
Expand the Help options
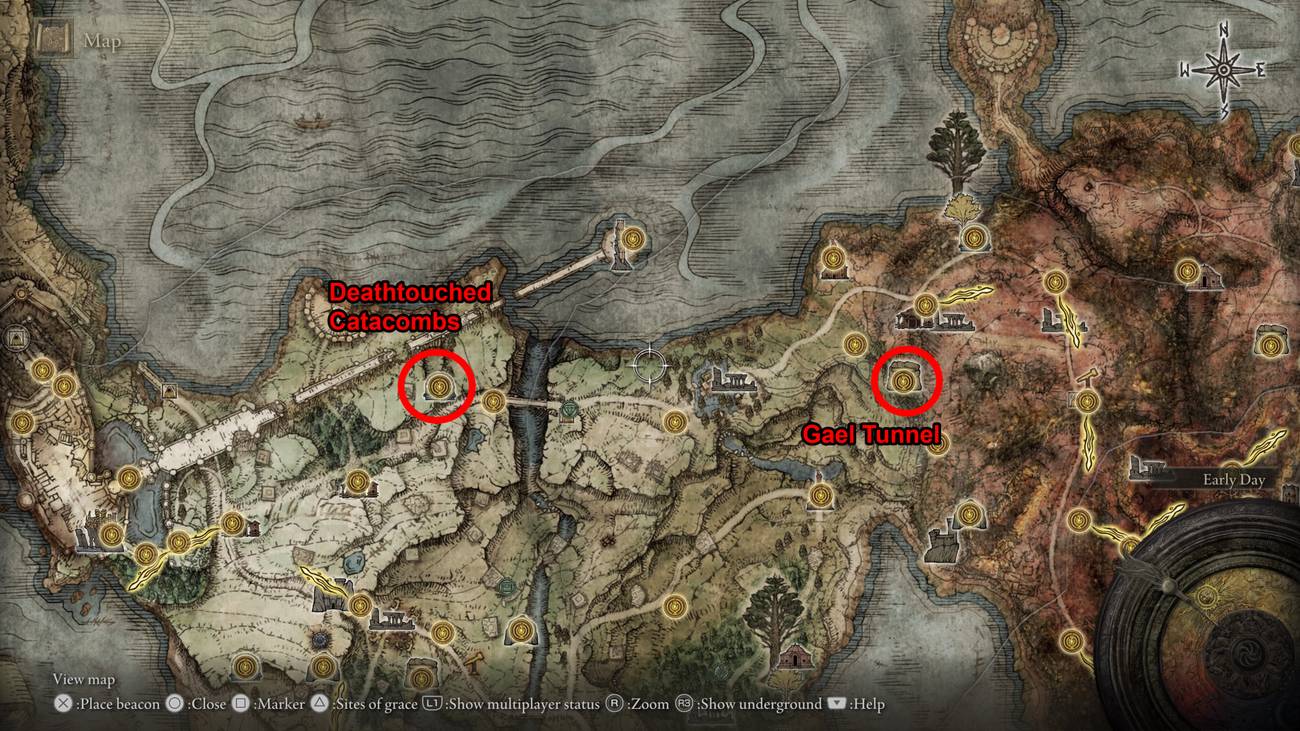click(x=858, y=704)
